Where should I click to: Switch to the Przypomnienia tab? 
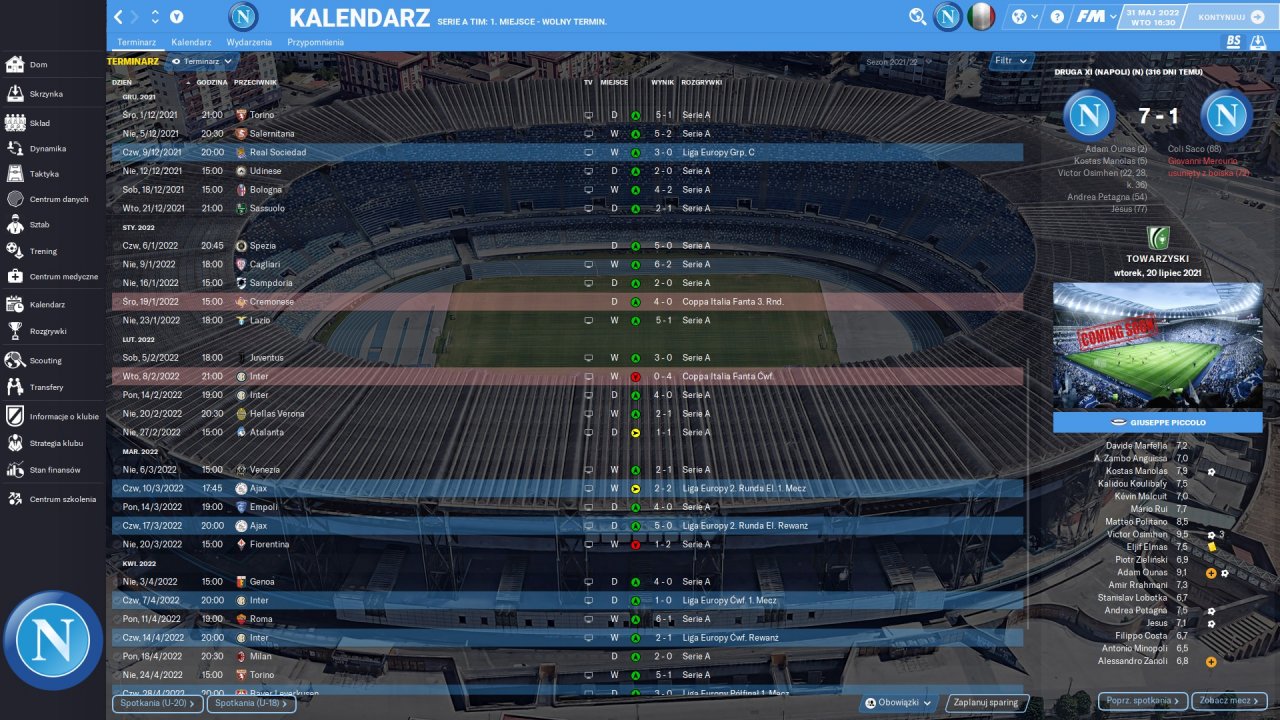click(315, 43)
